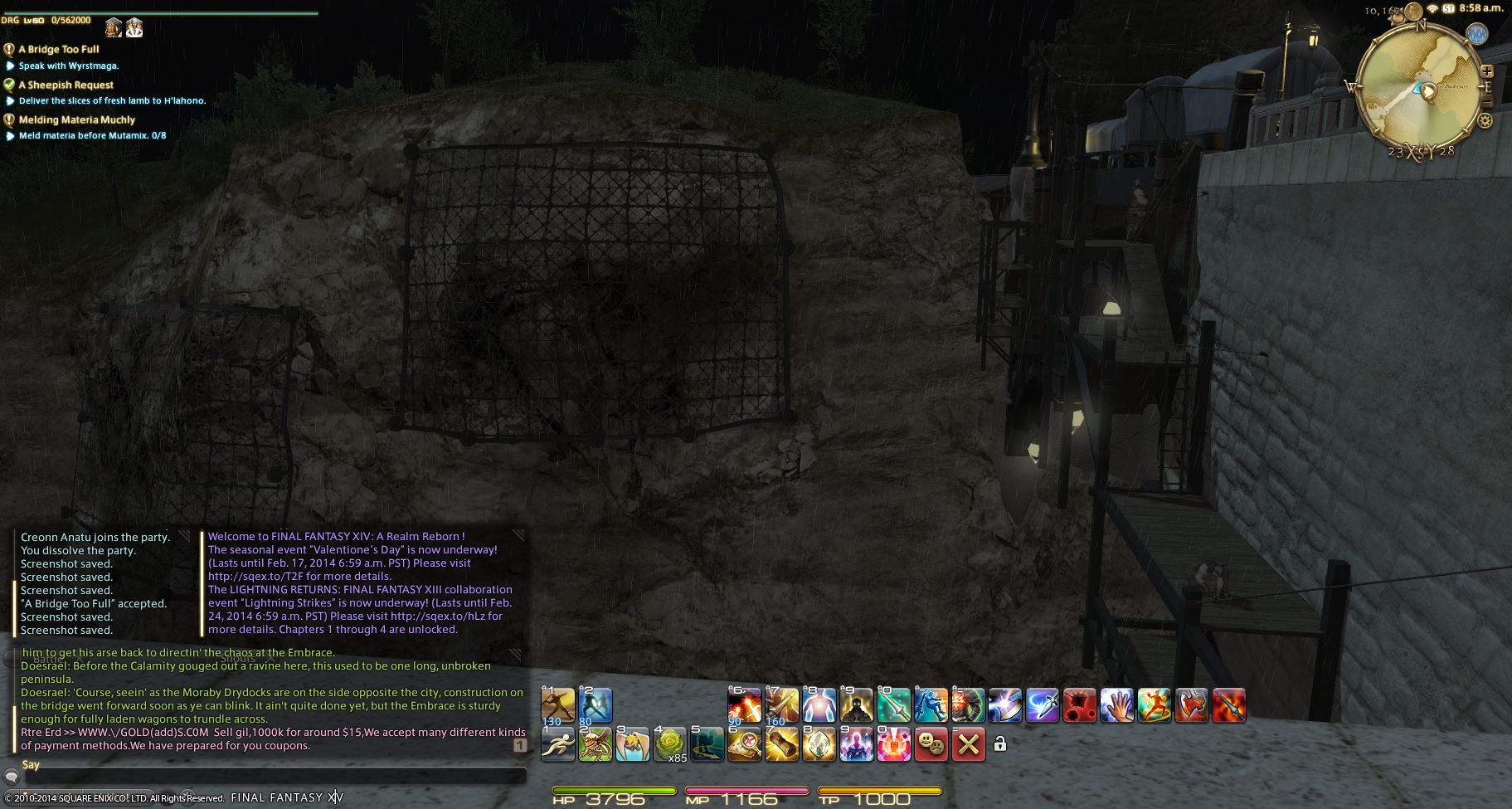The width and height of the screenshot is (1512, 809).
Task: Check the rain weather icon by the minimap
Action: click(1477, 34)
